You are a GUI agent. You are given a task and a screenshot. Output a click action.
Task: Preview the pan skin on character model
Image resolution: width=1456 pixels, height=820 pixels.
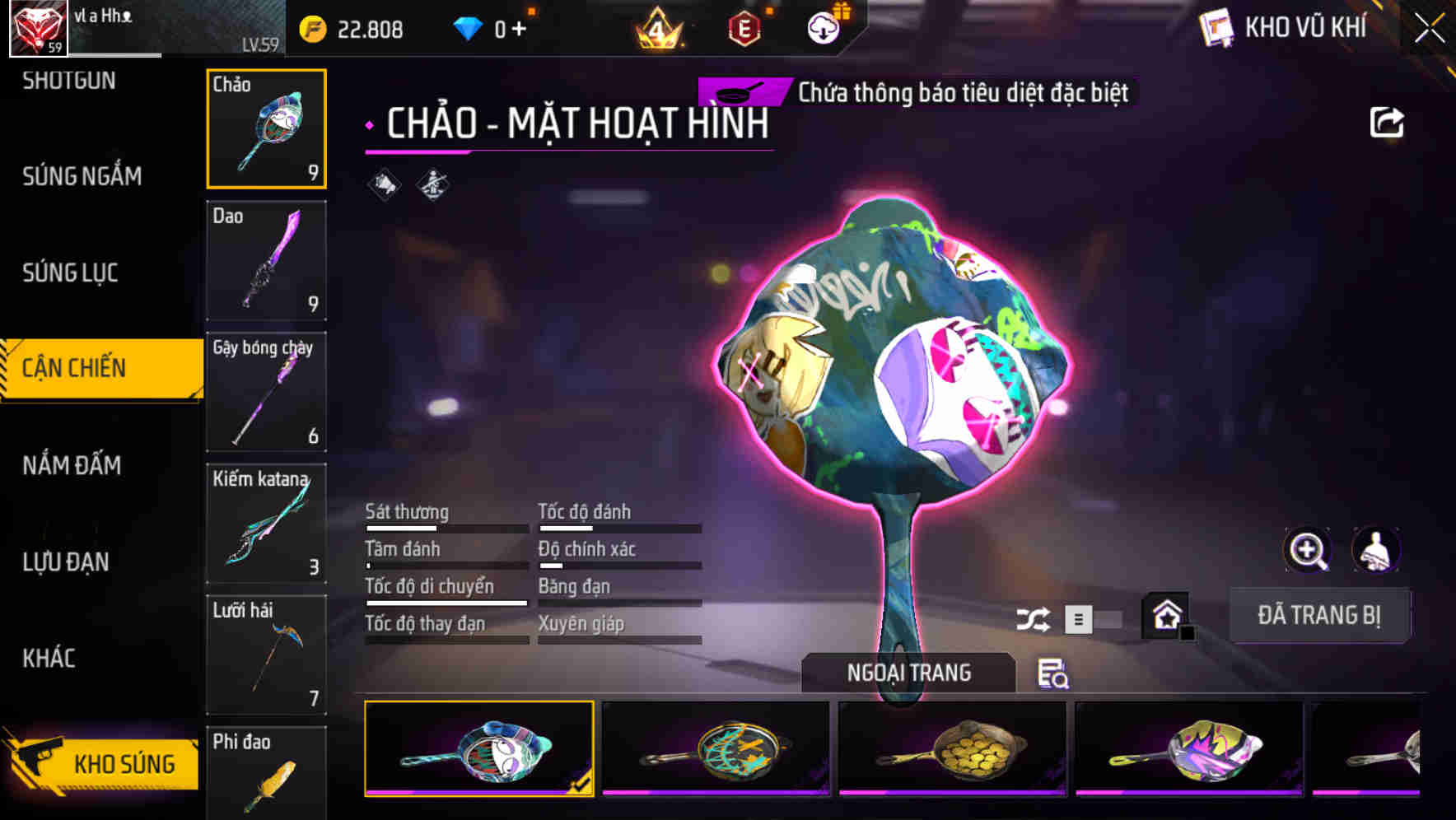pos(1377,550)
